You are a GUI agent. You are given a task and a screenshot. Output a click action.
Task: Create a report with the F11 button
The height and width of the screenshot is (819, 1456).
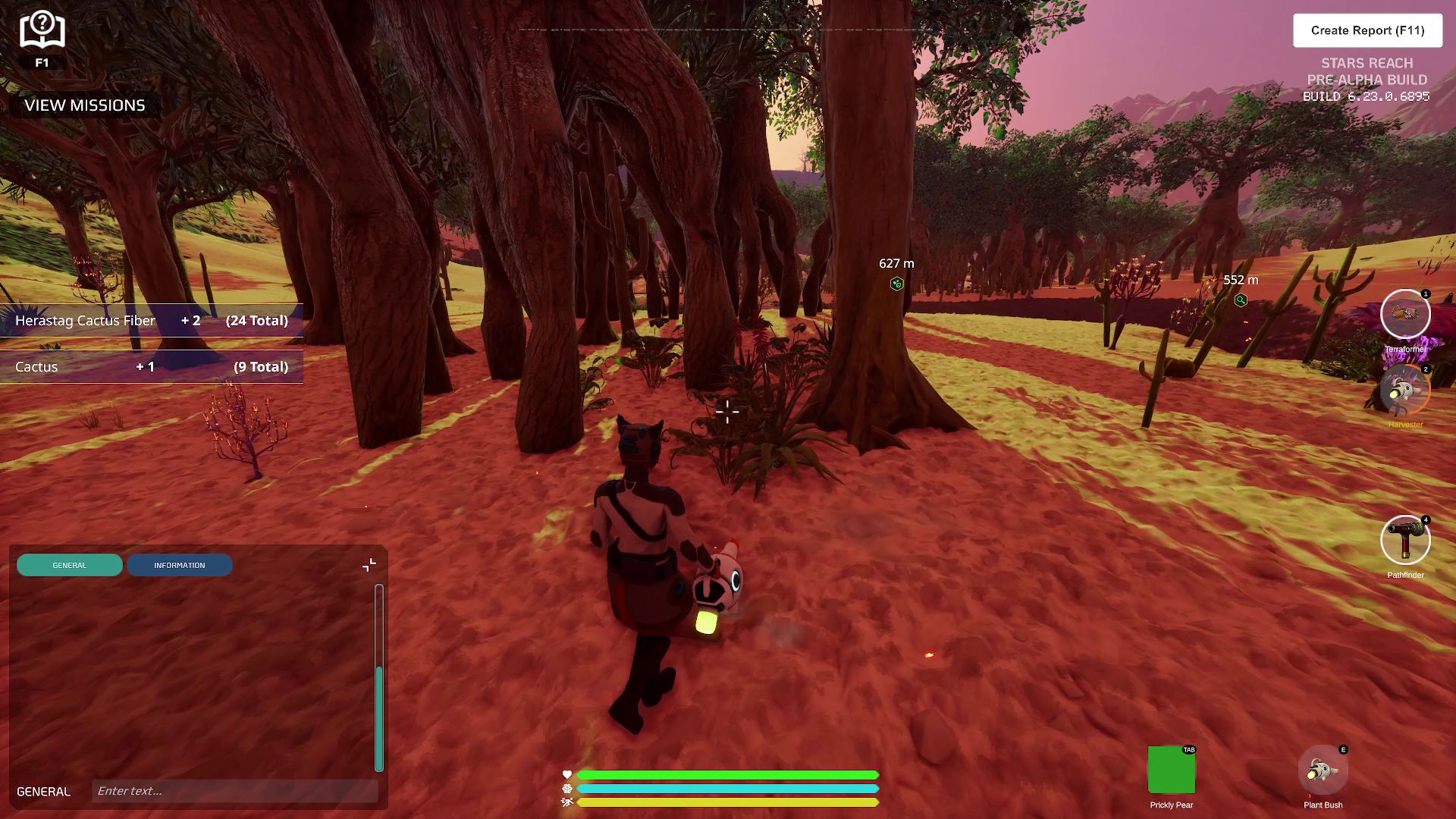click(1367, 30)
